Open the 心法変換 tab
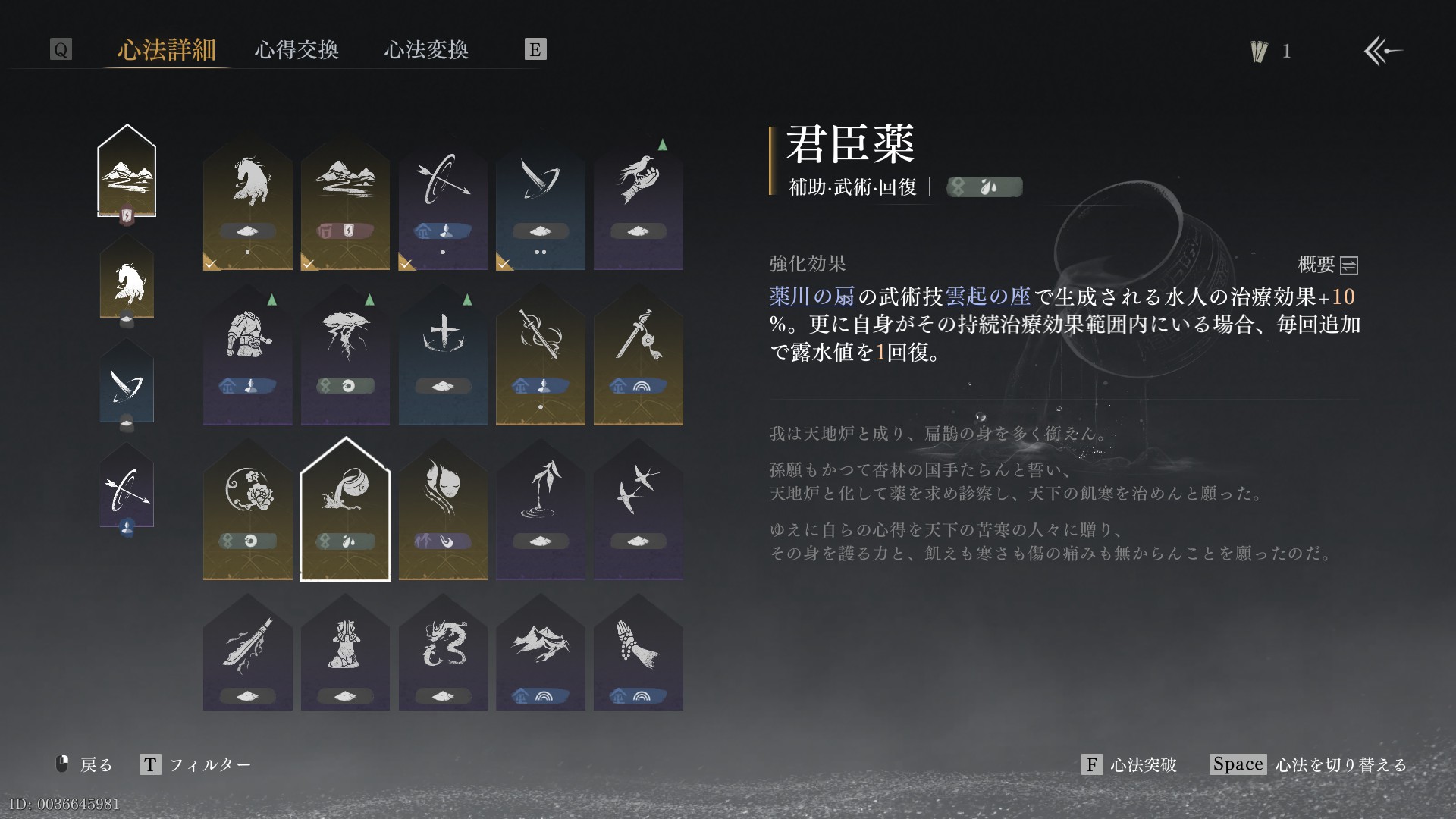 (426, 50)
